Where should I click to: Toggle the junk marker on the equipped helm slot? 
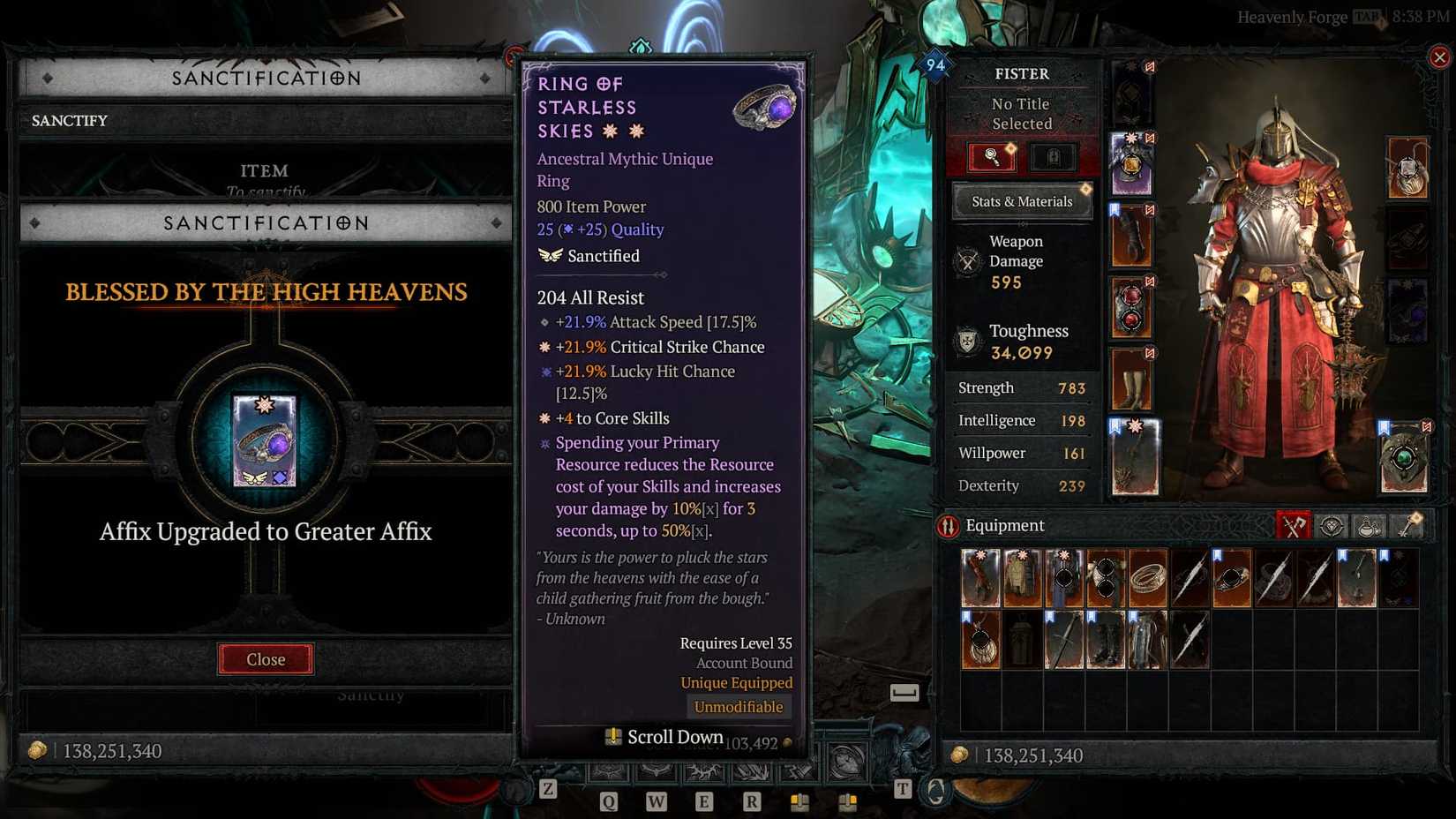coord(1150,66)
